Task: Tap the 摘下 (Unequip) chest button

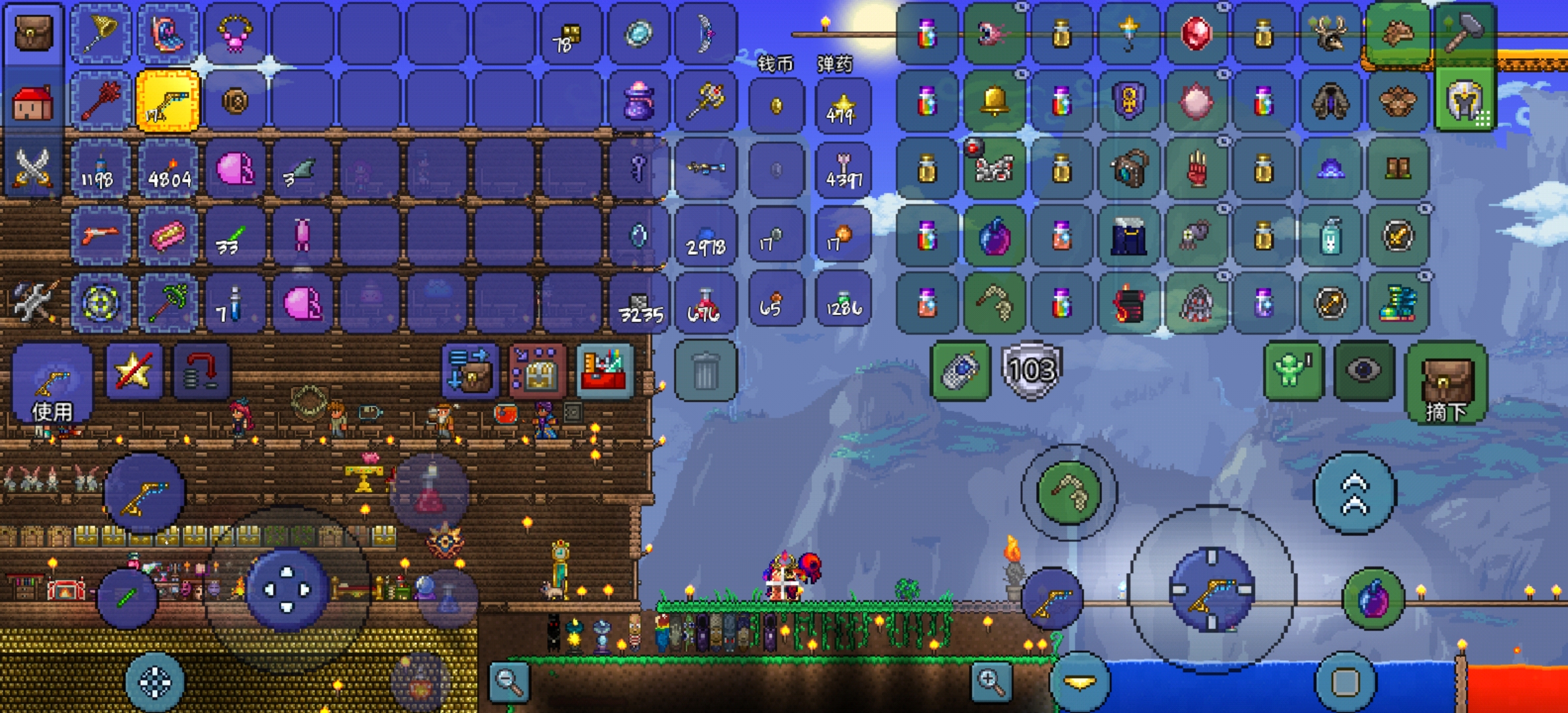Action: coord(1446,384)
